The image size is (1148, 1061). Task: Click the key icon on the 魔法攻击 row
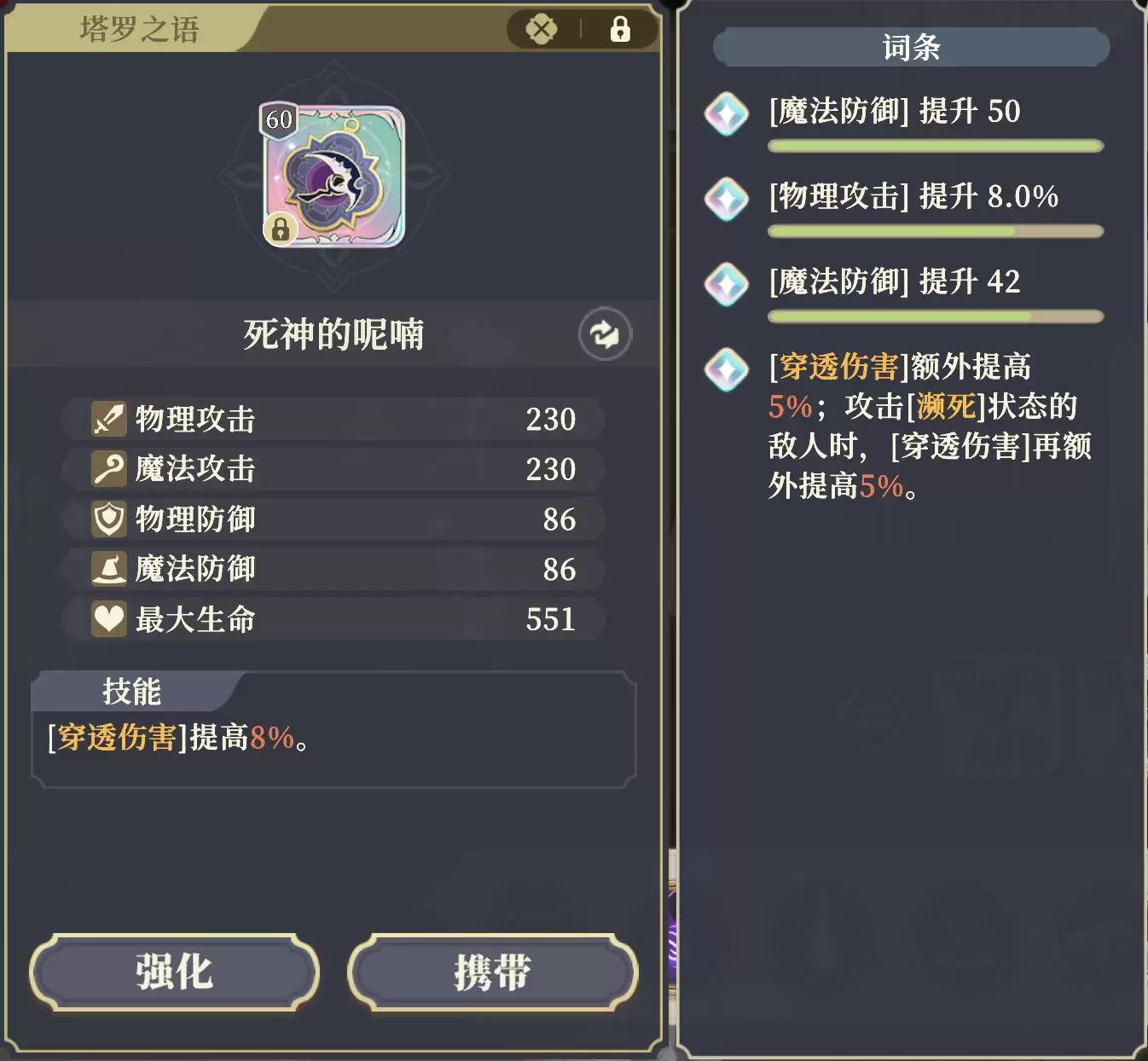(x=107, y=468)
